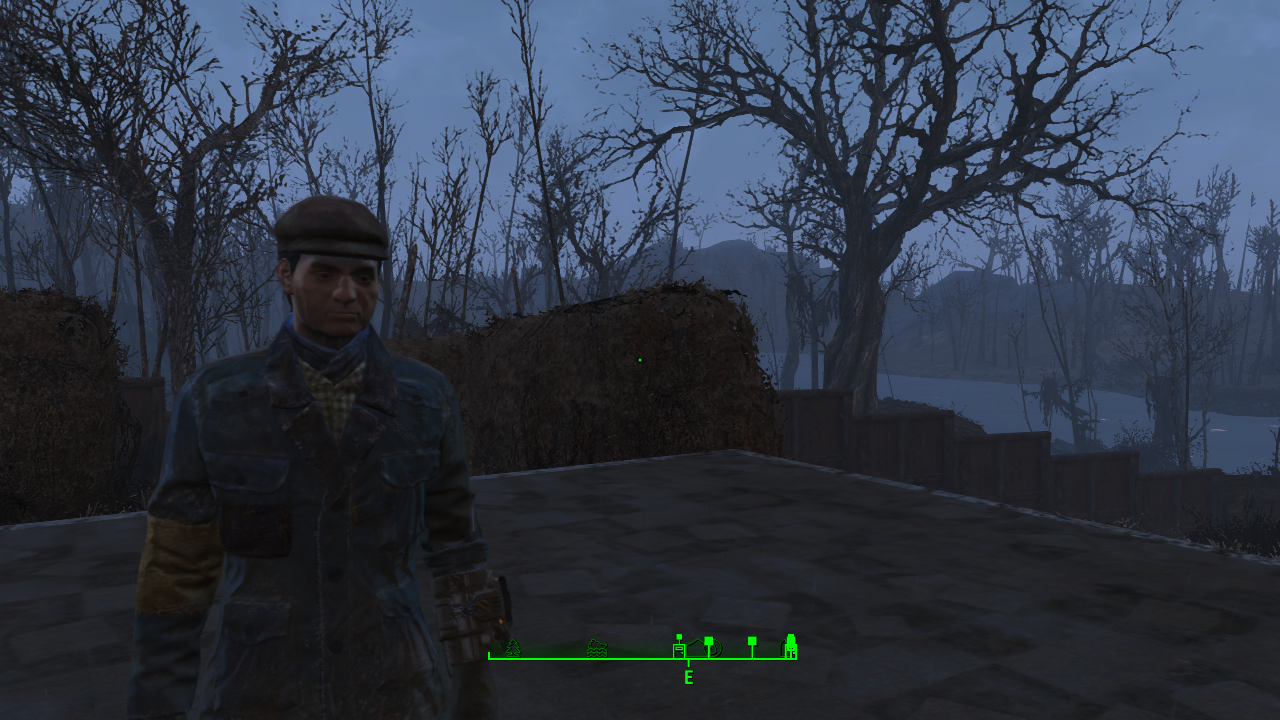Select the pine tree compass marker
This screenshot has width=1280, height=720.
(x=513, y=648)
